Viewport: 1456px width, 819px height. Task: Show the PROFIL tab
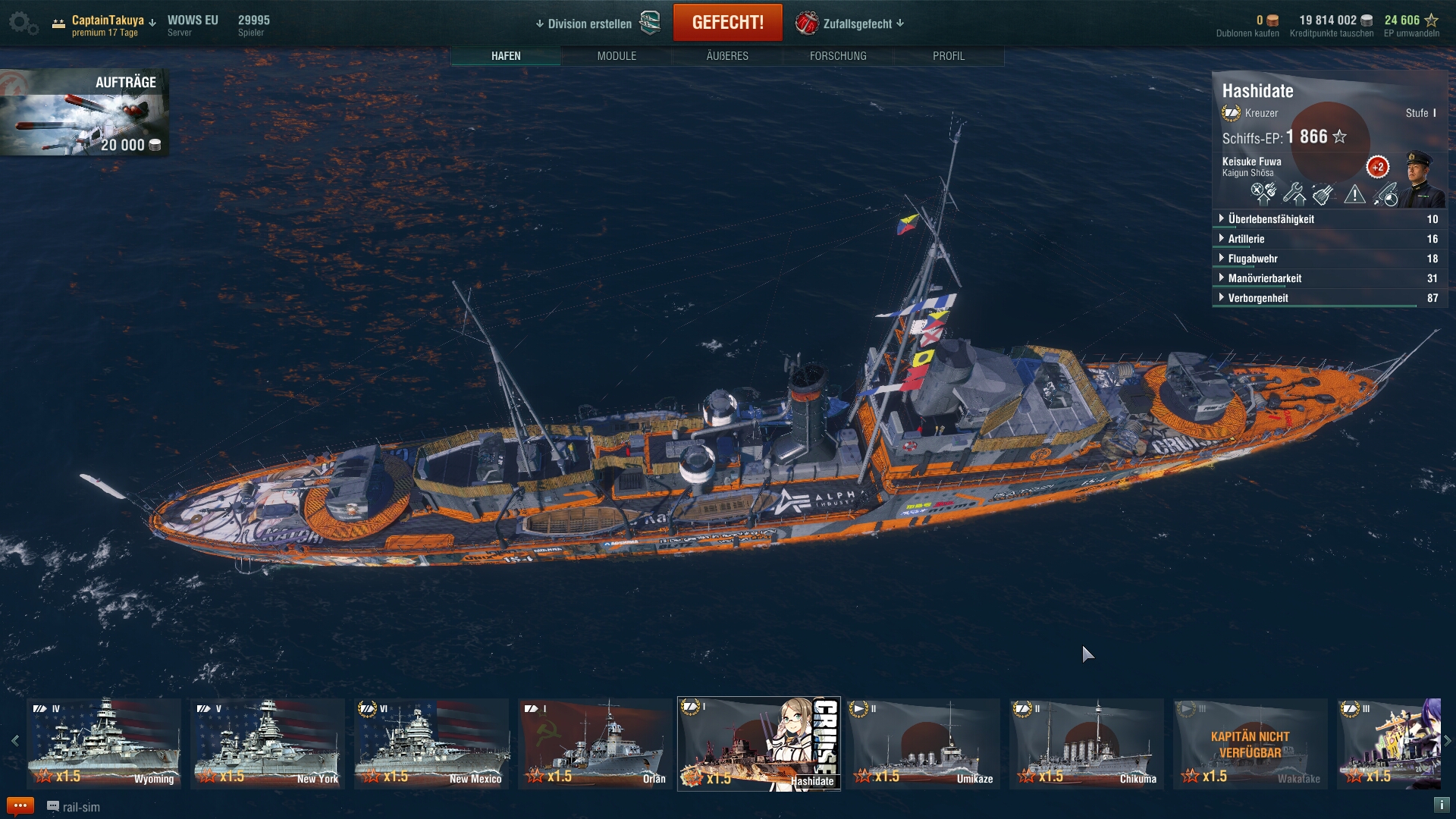point(949,56)
